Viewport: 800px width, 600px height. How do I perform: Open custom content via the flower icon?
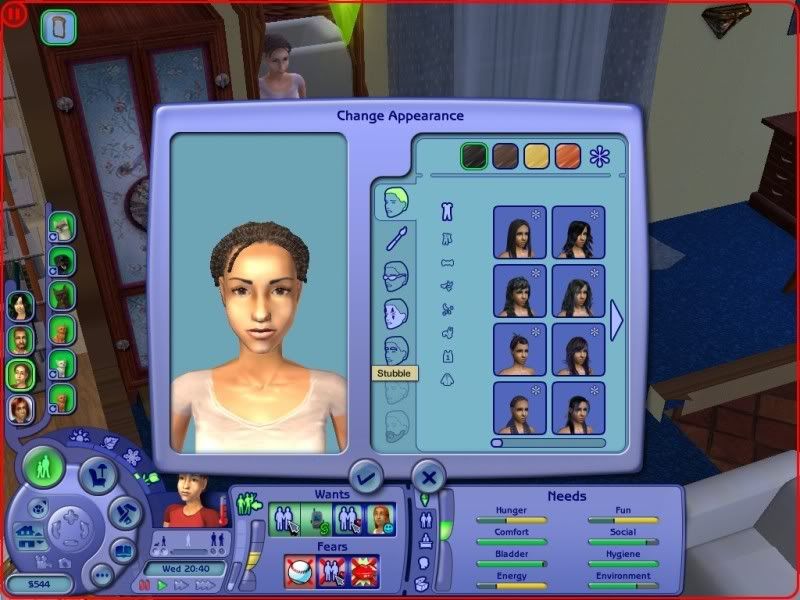coord(600,156)
